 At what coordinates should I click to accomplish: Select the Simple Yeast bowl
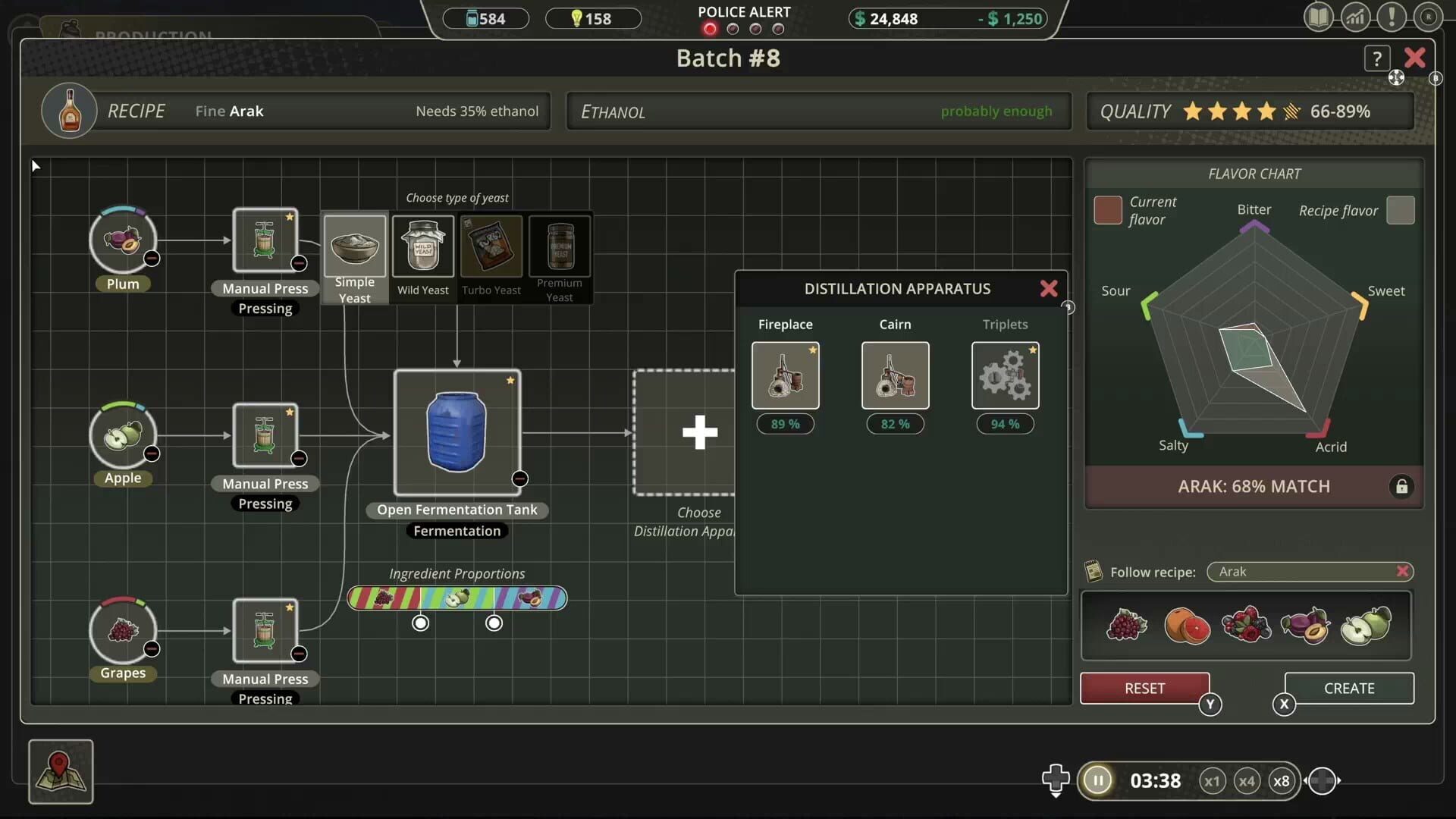click(354, 250)
